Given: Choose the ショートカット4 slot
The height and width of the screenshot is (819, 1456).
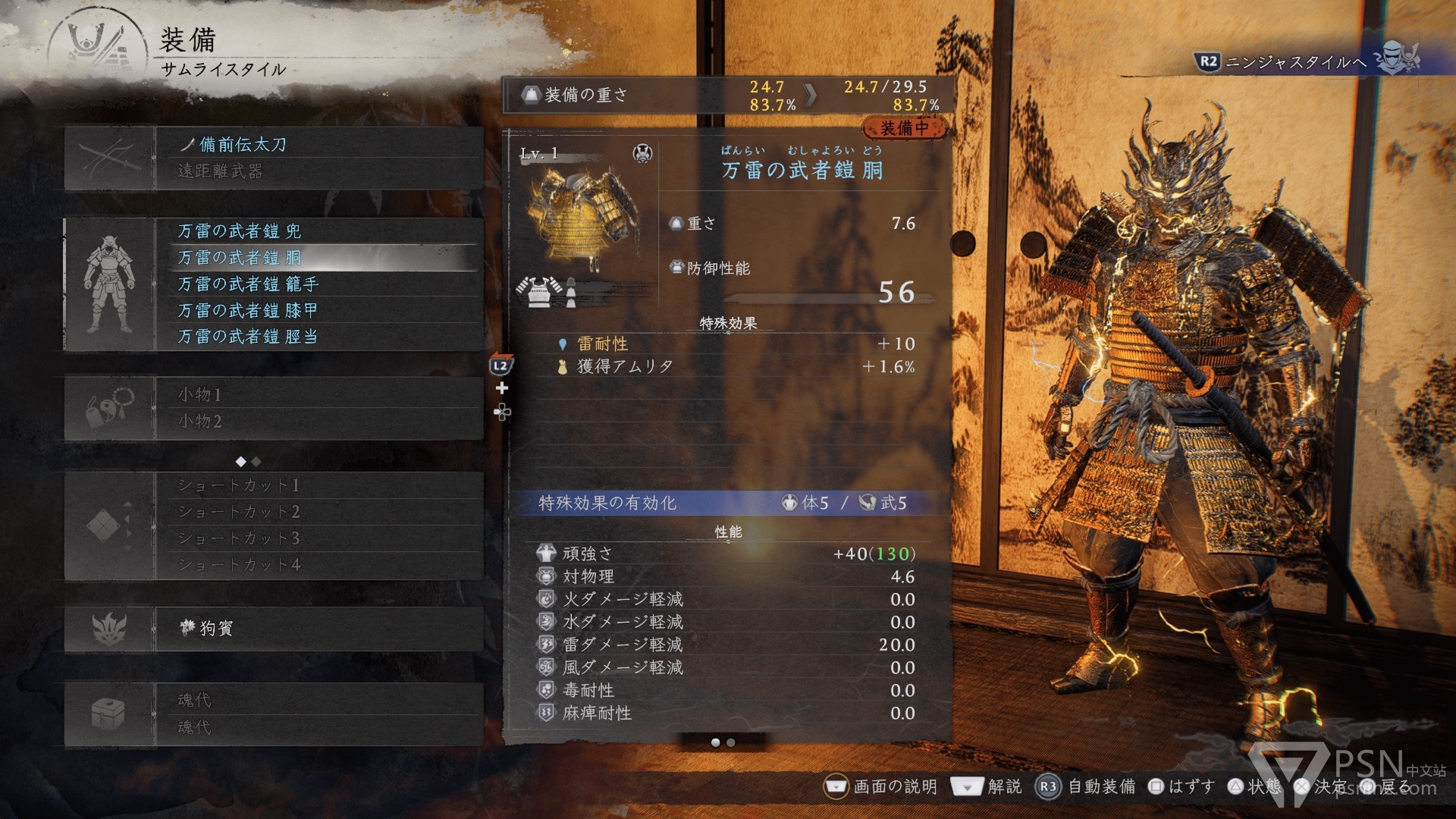Looking at the screenshot, I should pyautogui.click(x=318, y=565).
